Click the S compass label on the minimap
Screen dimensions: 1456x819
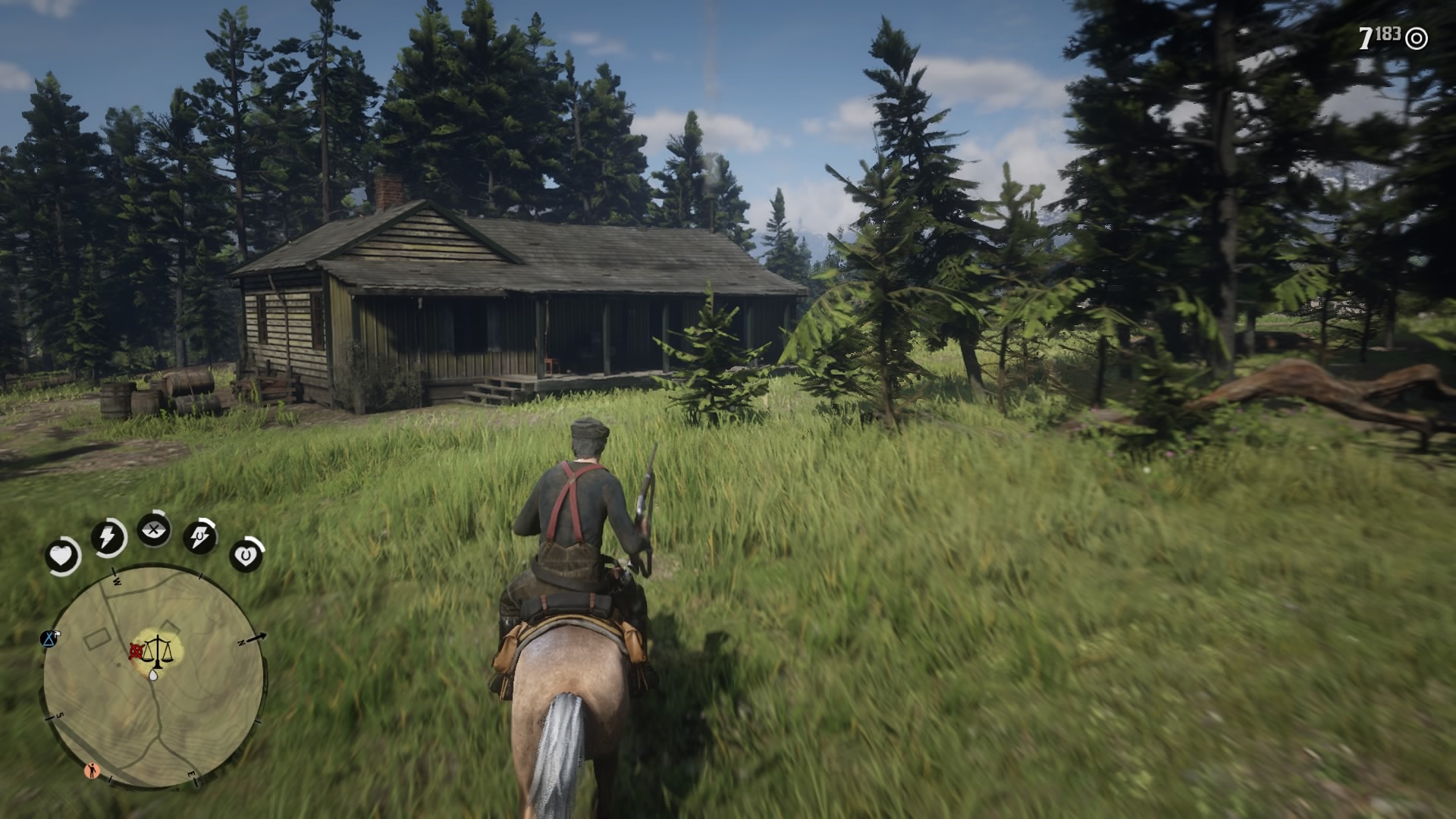pos(60,715)
